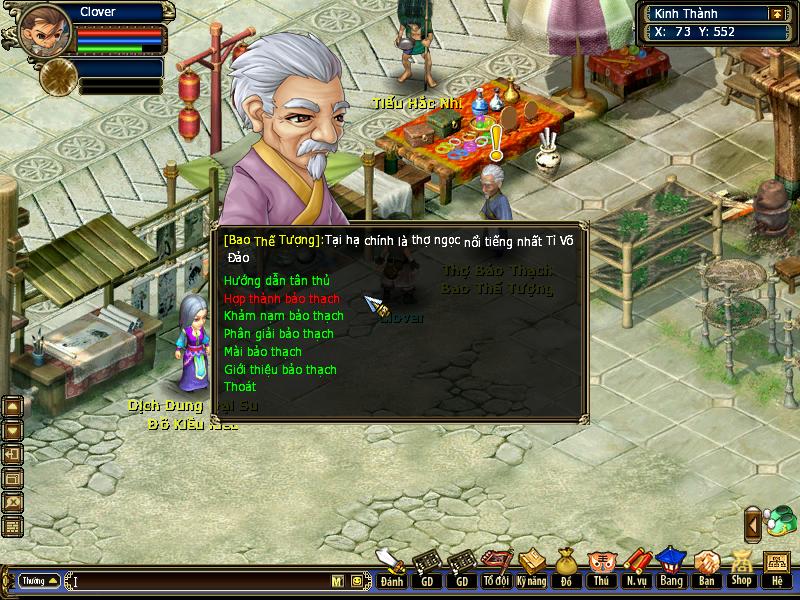Viewport: 800px width, 600px height.
Task: Show the "N.vụ" quest log
Action: click(x=635, y=568)
